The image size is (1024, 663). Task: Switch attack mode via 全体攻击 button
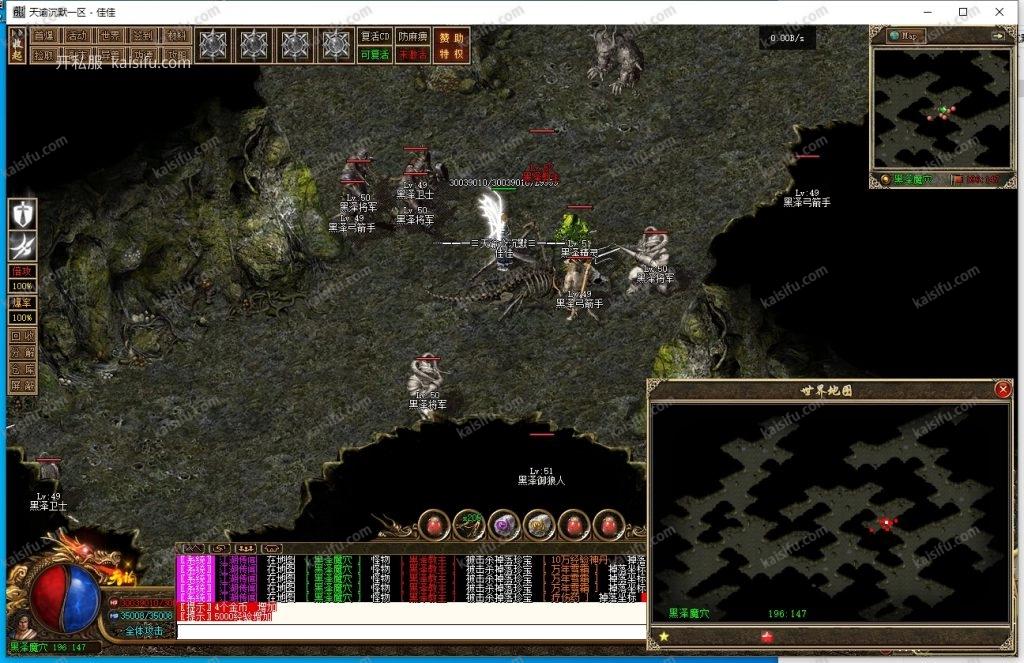(x=144, y=631)
